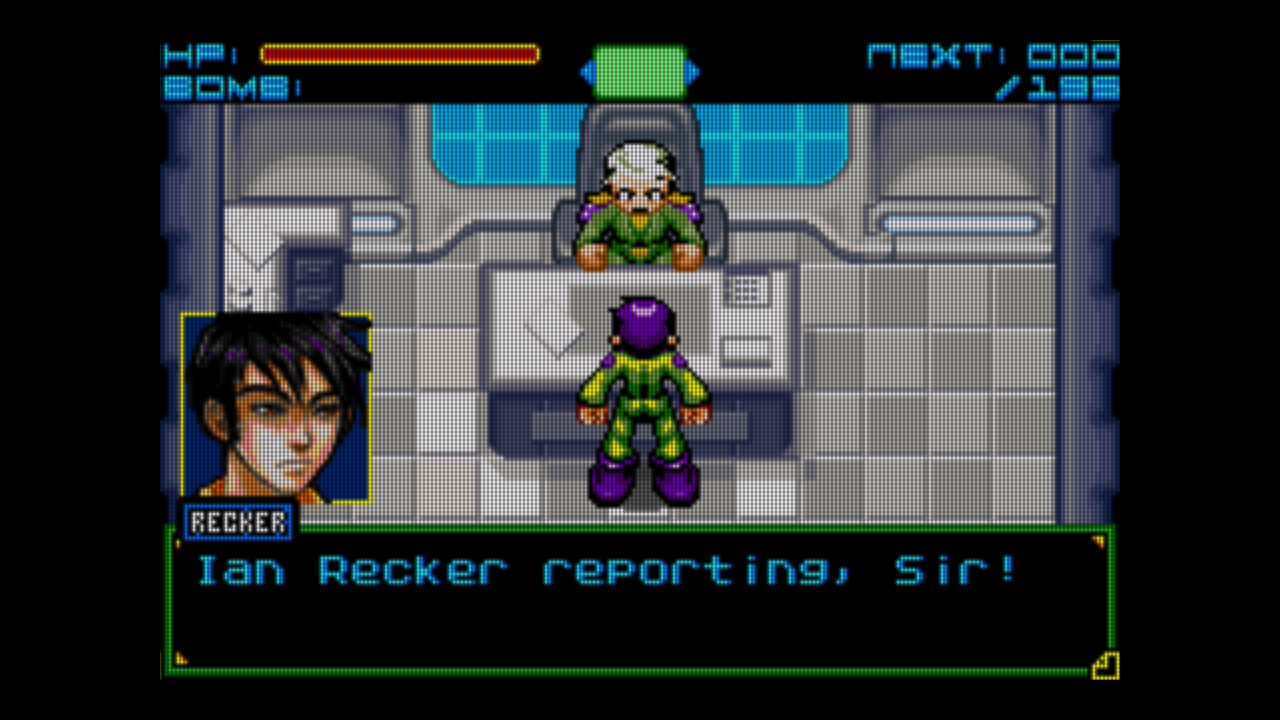
Task: Continue the Ian Recker reporting dialogue text
Action: (x=606, y=571)
